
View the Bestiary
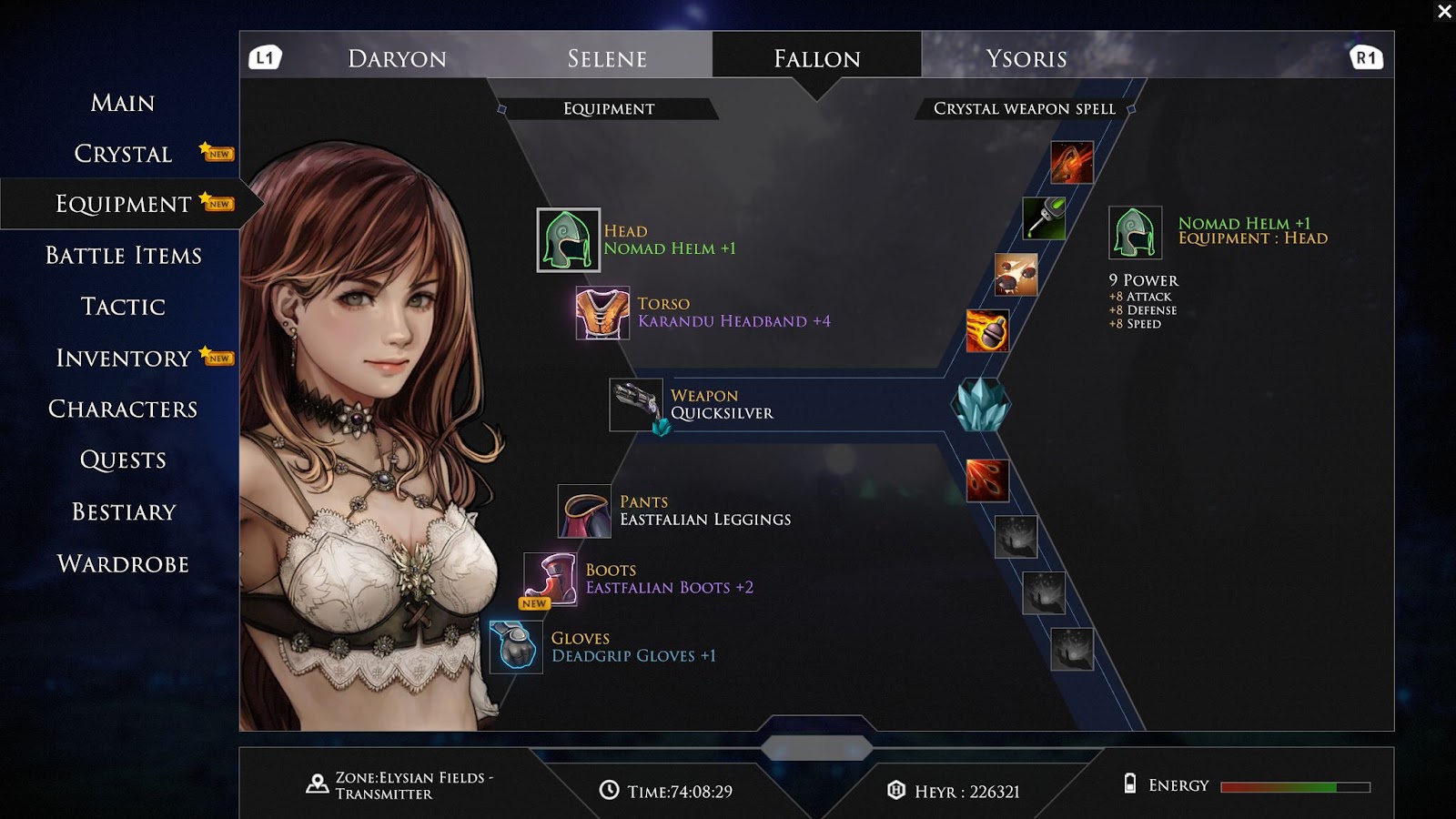click(x=123, y=512)
